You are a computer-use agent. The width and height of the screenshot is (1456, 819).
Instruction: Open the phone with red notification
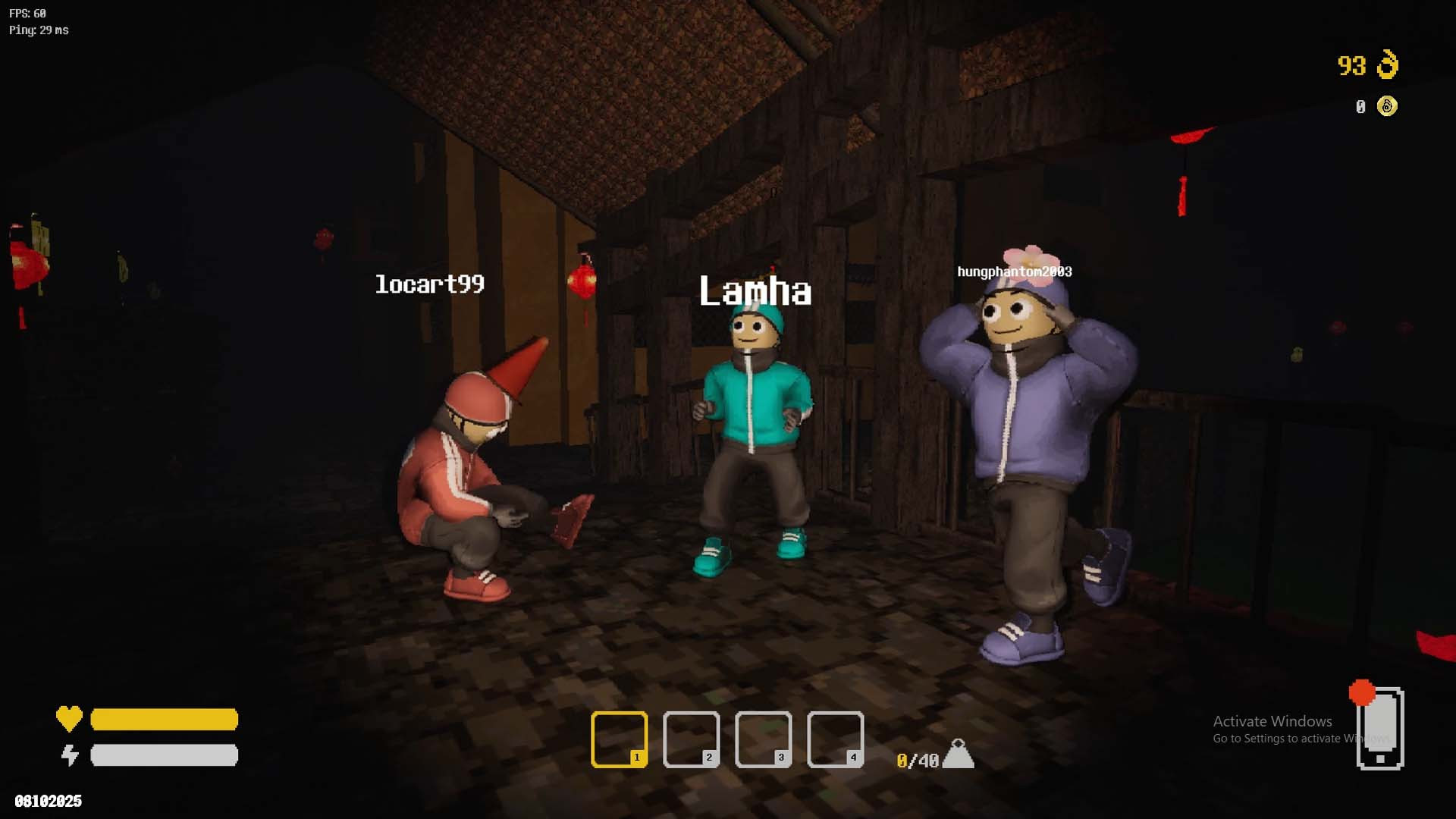click(1382, 730)
